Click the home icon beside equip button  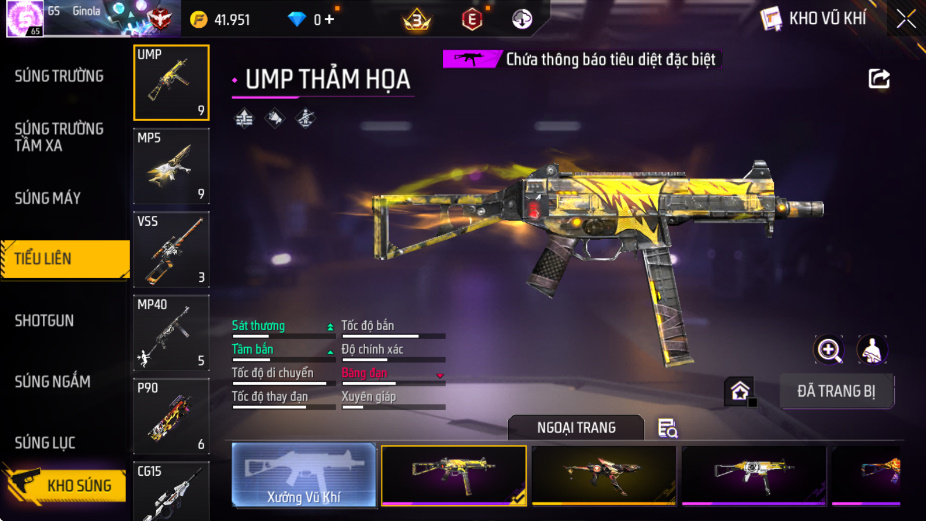click(x=740, y=391)
